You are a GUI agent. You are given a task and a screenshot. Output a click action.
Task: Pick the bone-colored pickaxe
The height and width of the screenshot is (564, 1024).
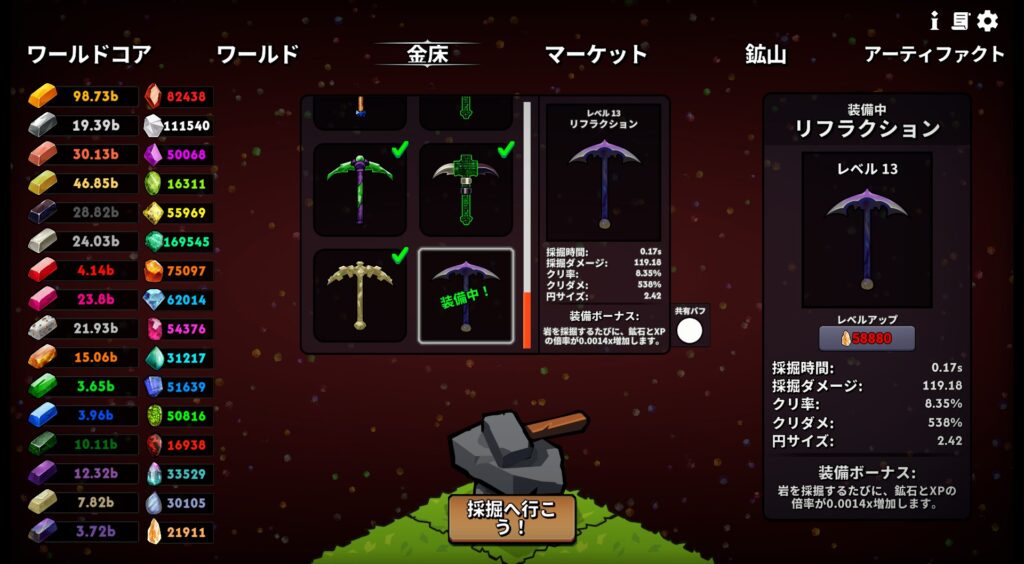(360, 295)
